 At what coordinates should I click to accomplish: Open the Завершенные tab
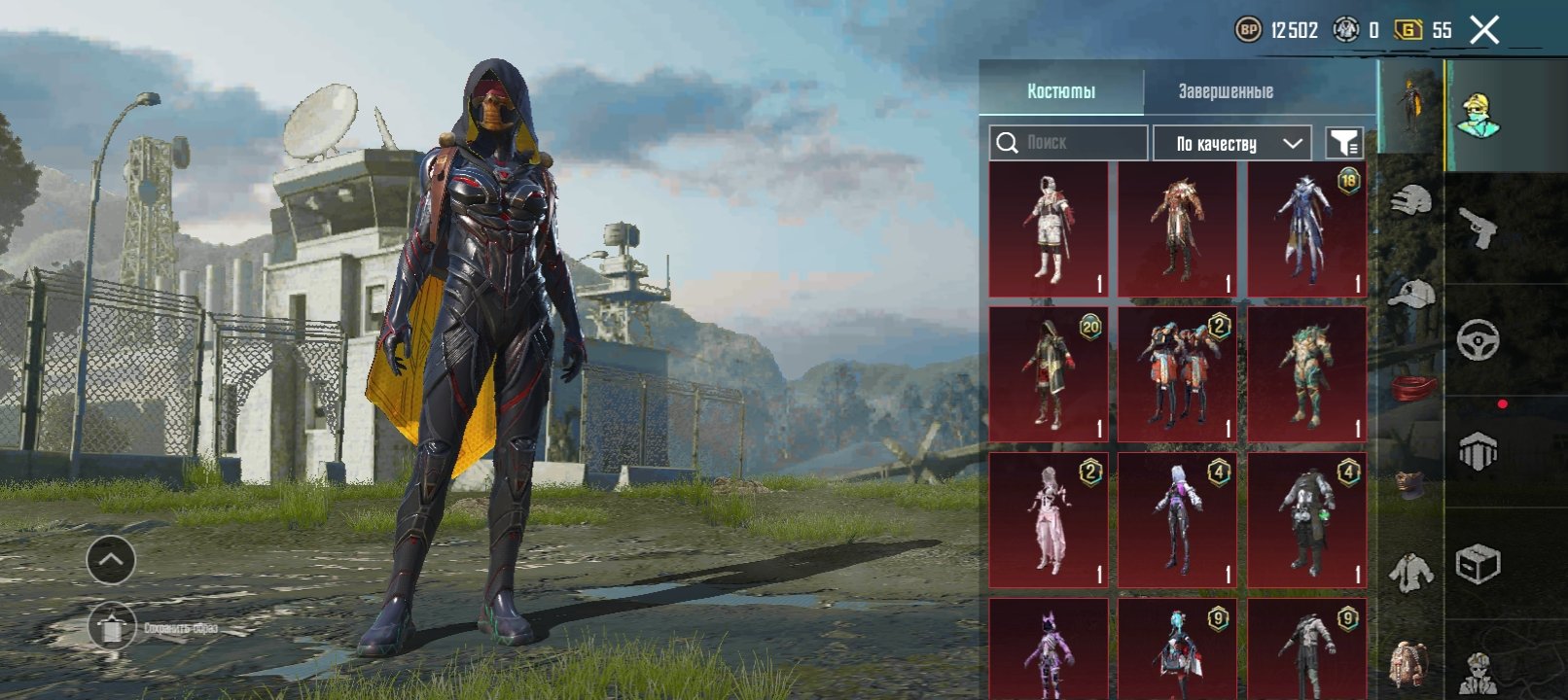1226,91
